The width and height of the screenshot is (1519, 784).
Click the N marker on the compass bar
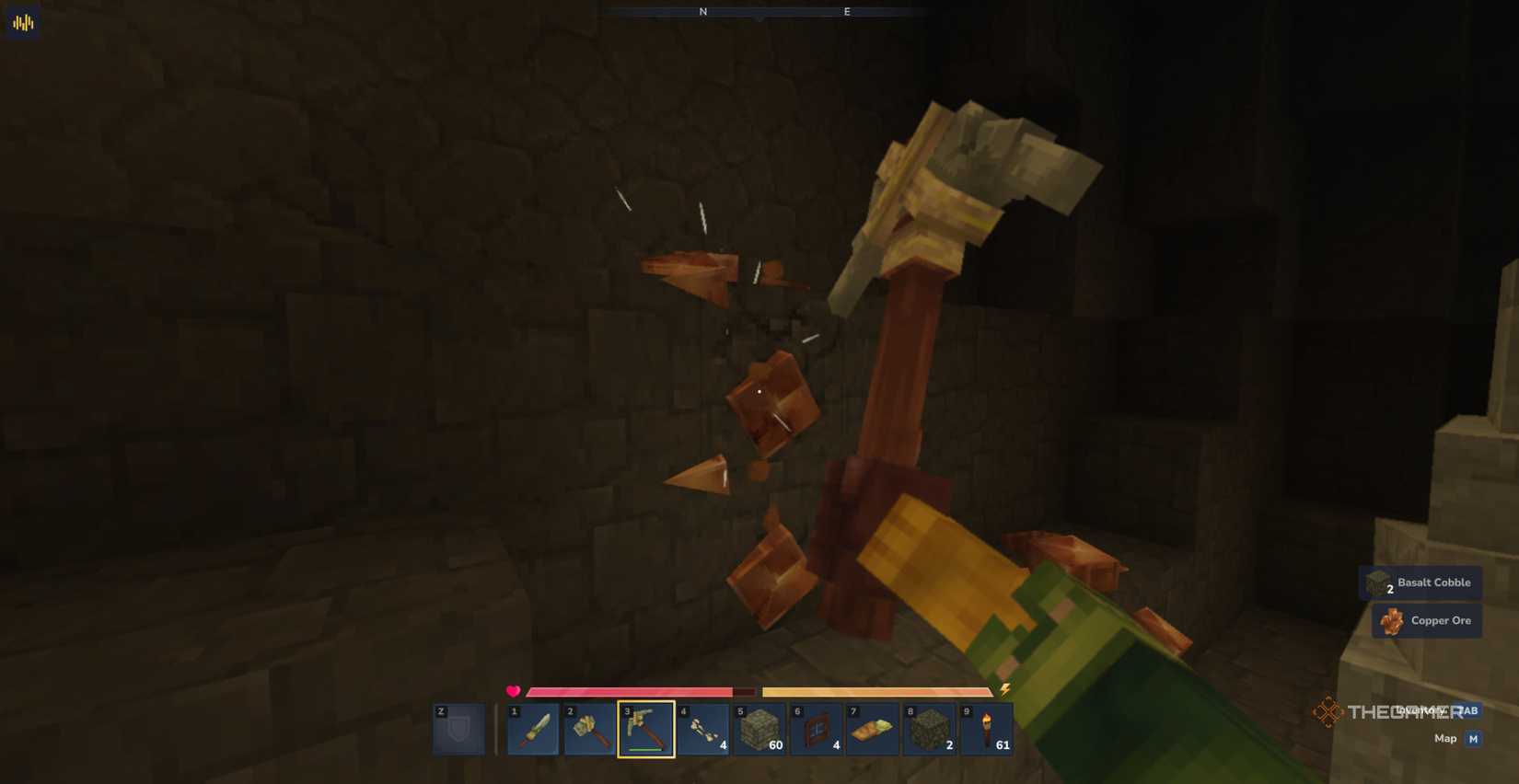click(x=702, y=12)
